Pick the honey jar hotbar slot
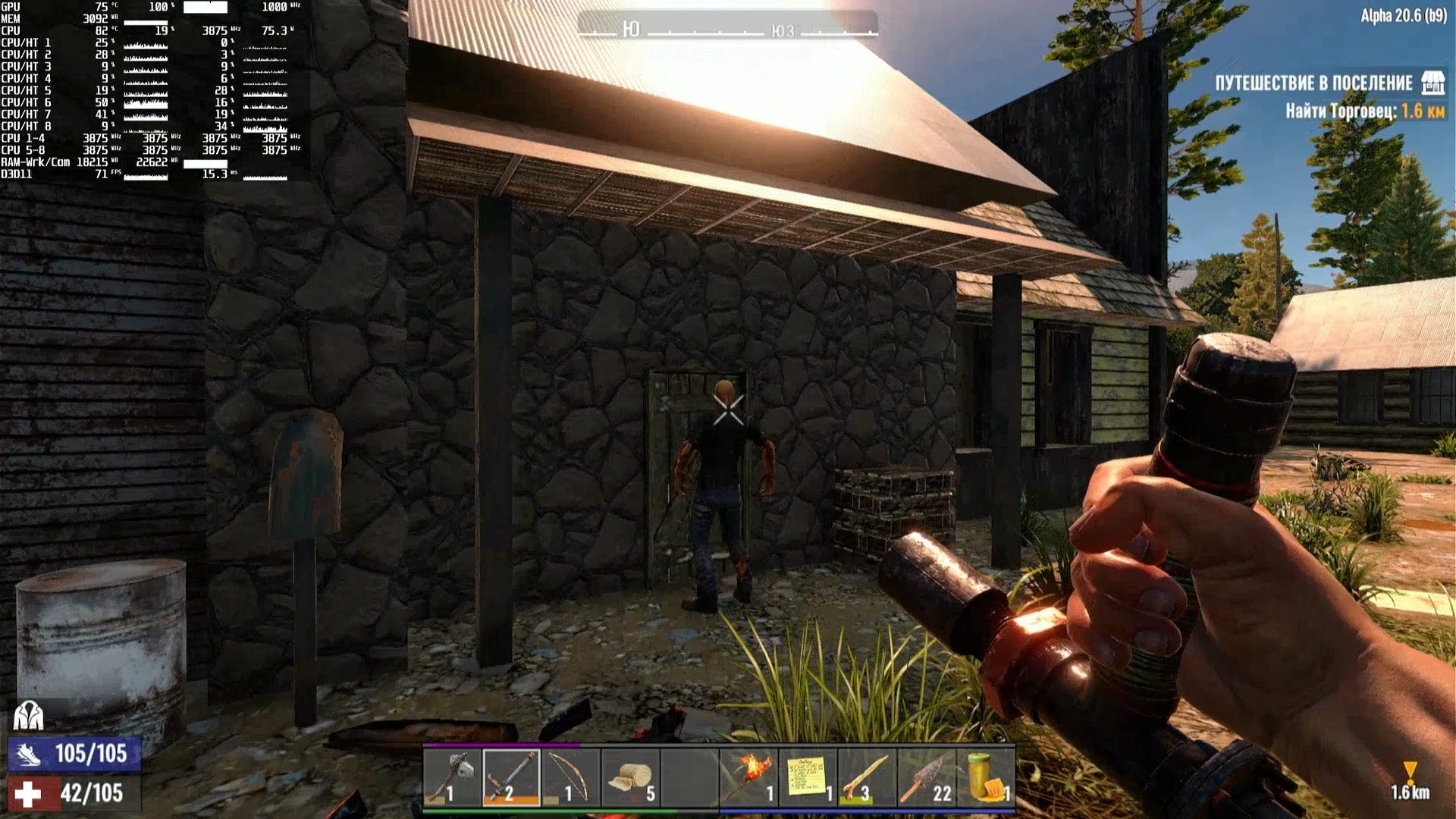This screenshot has height=819, width=1456. [x=986, y=777]
